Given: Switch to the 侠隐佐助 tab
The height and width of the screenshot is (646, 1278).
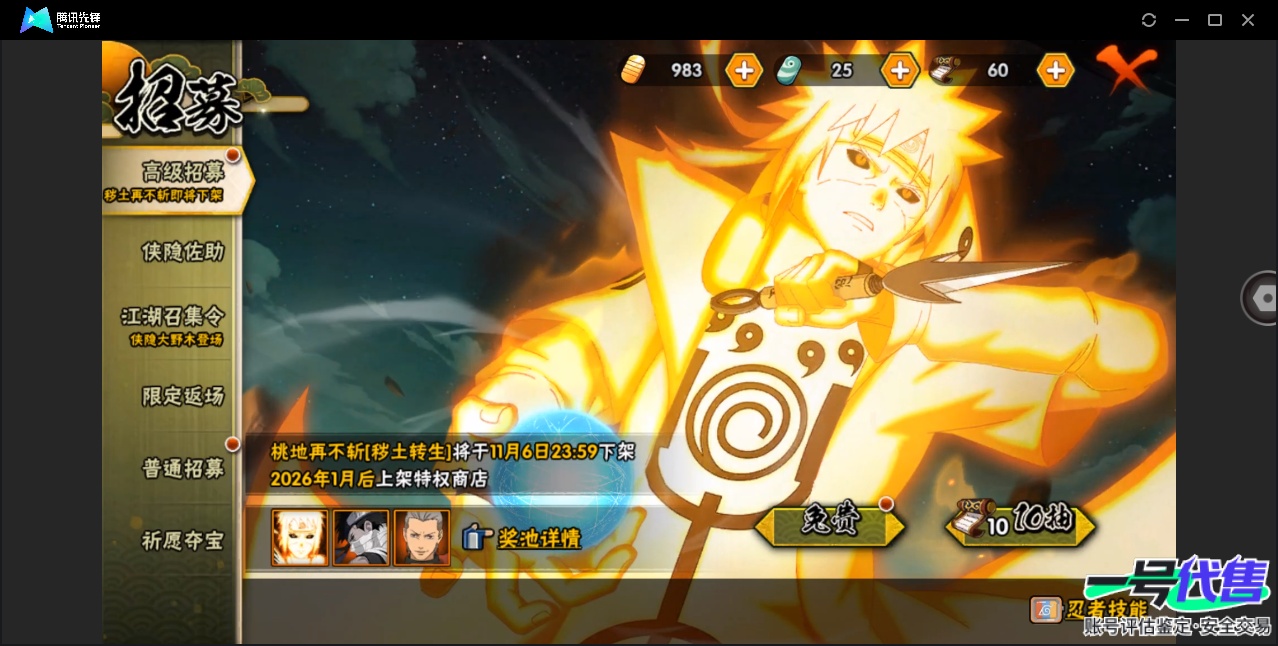Looking at the screenshot, I should [182, 252].
